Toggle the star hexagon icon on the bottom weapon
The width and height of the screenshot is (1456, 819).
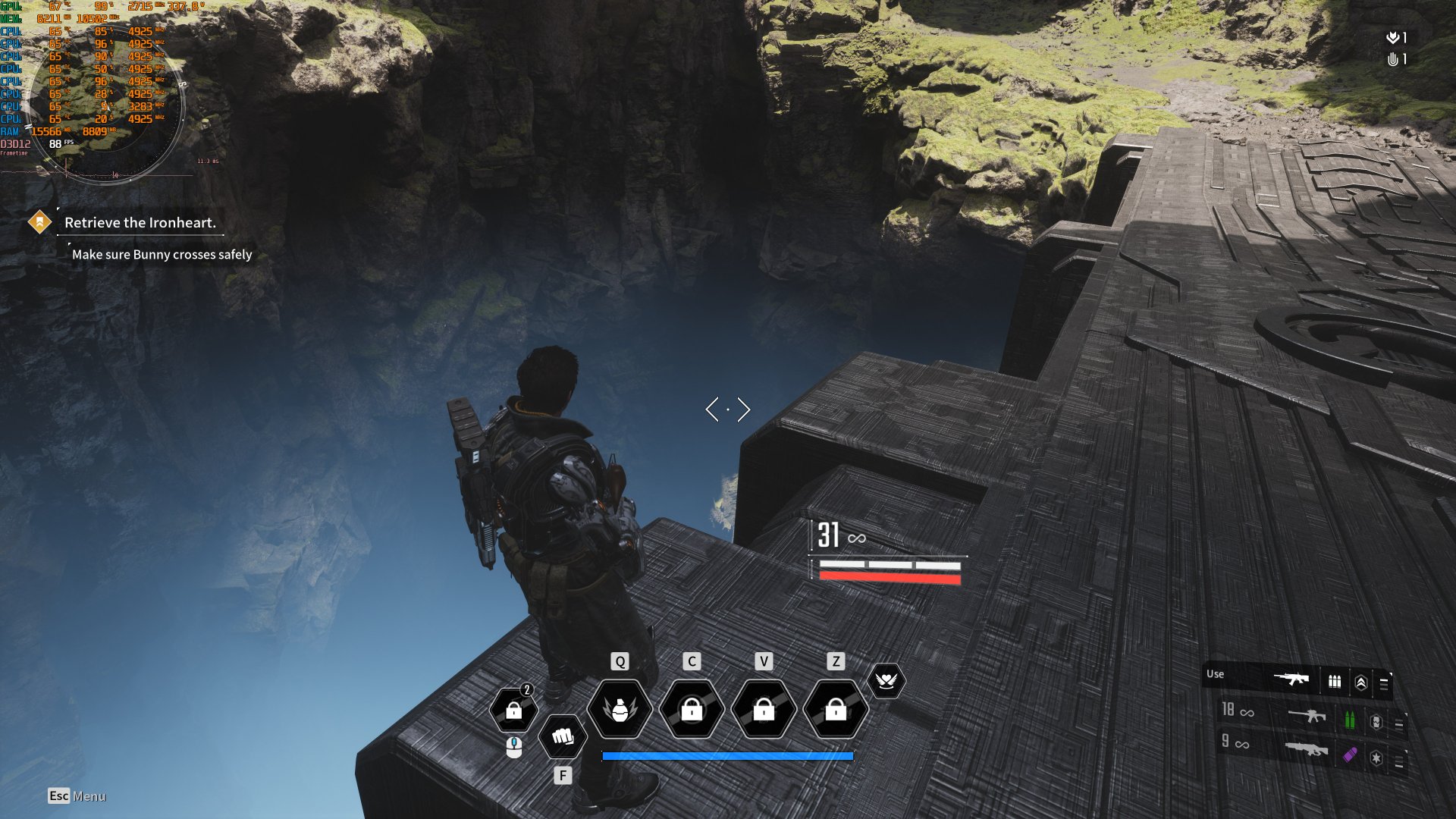point(1376,757)
